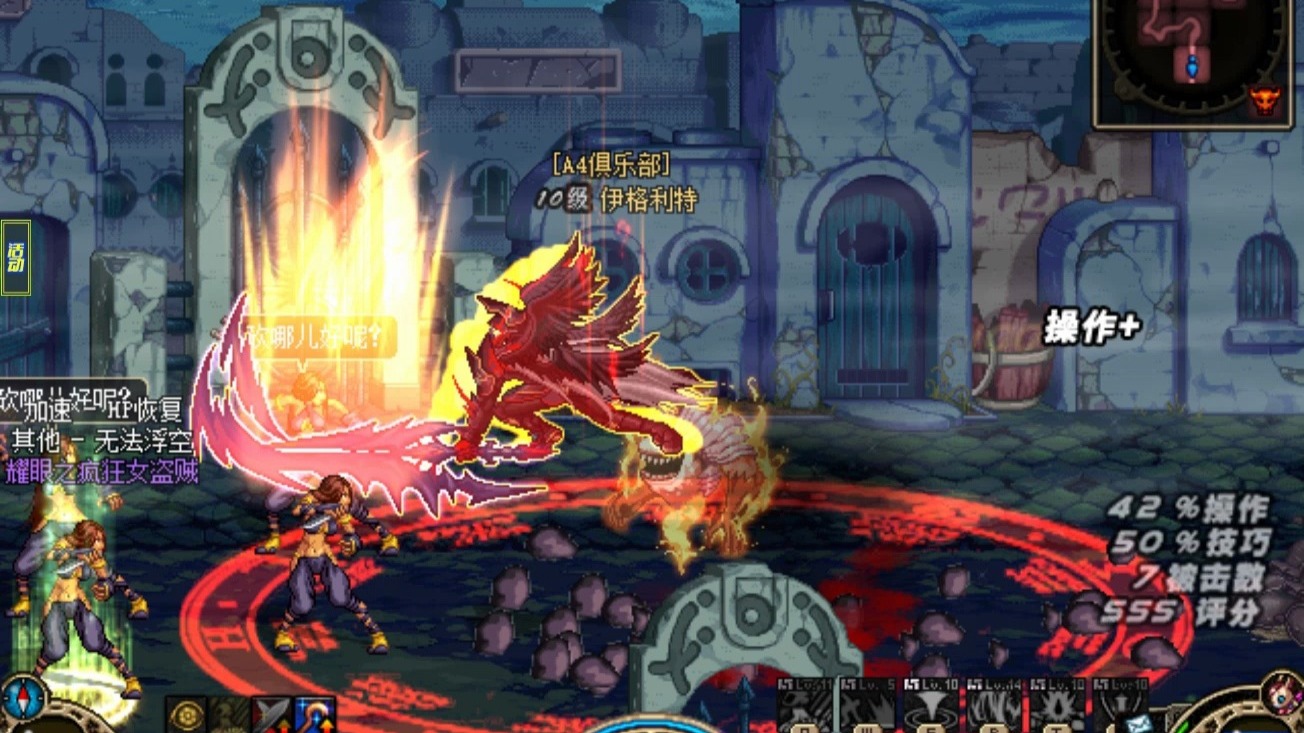Select the blue hook buff icon
Viewport: 1304px width, 733px height.
(x=314, y=714)
